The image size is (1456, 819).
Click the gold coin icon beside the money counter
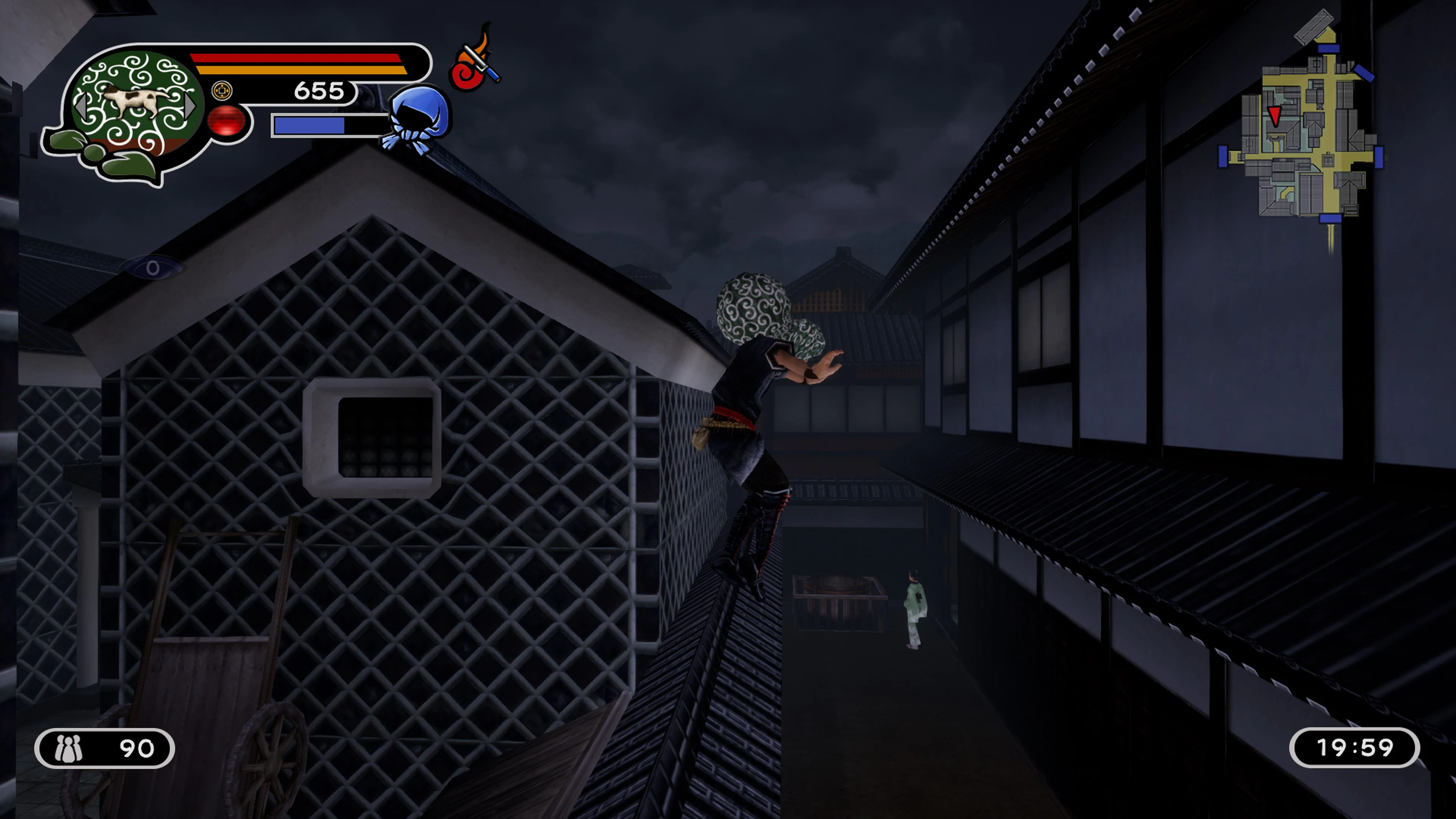[222, 91]
